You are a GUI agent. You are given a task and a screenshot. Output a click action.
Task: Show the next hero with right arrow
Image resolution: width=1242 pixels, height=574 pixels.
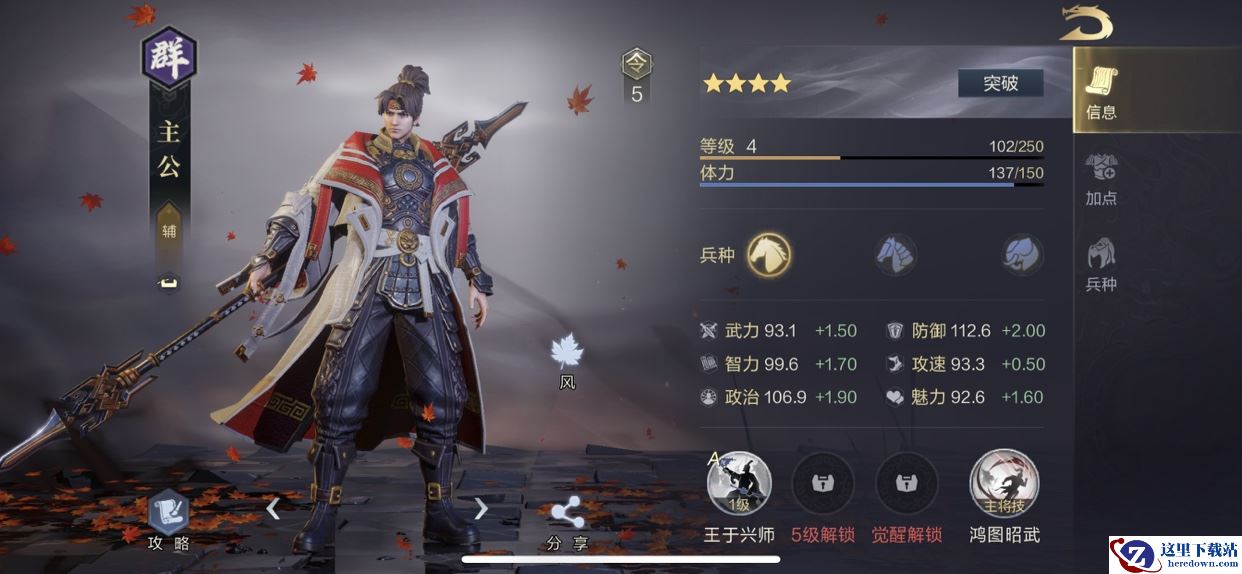point(481,509)
